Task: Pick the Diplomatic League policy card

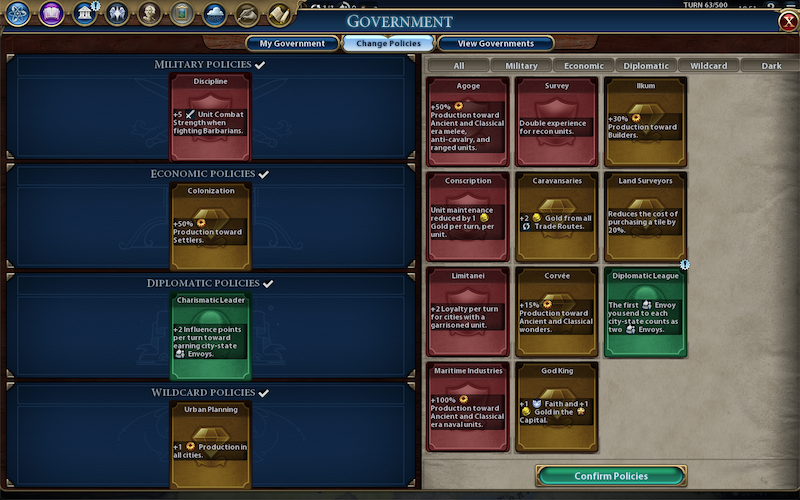Action: click(x=645, y=311)
